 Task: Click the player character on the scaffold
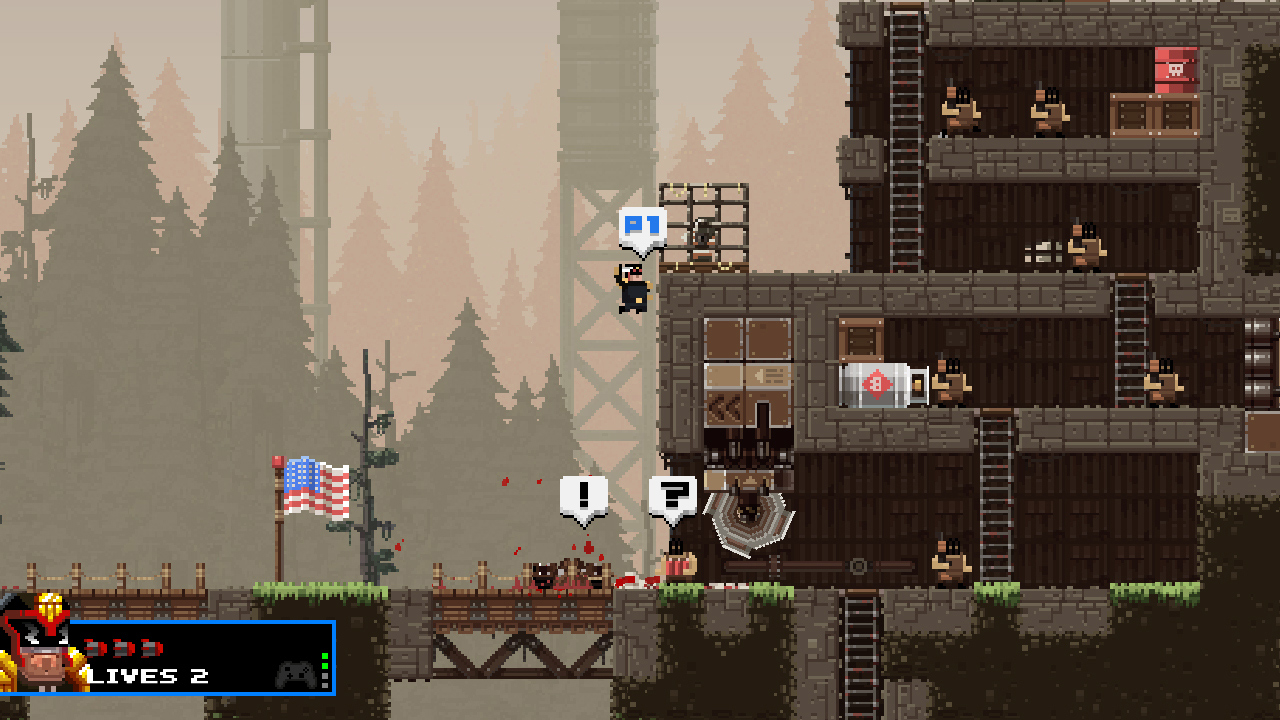coord(631,287)
